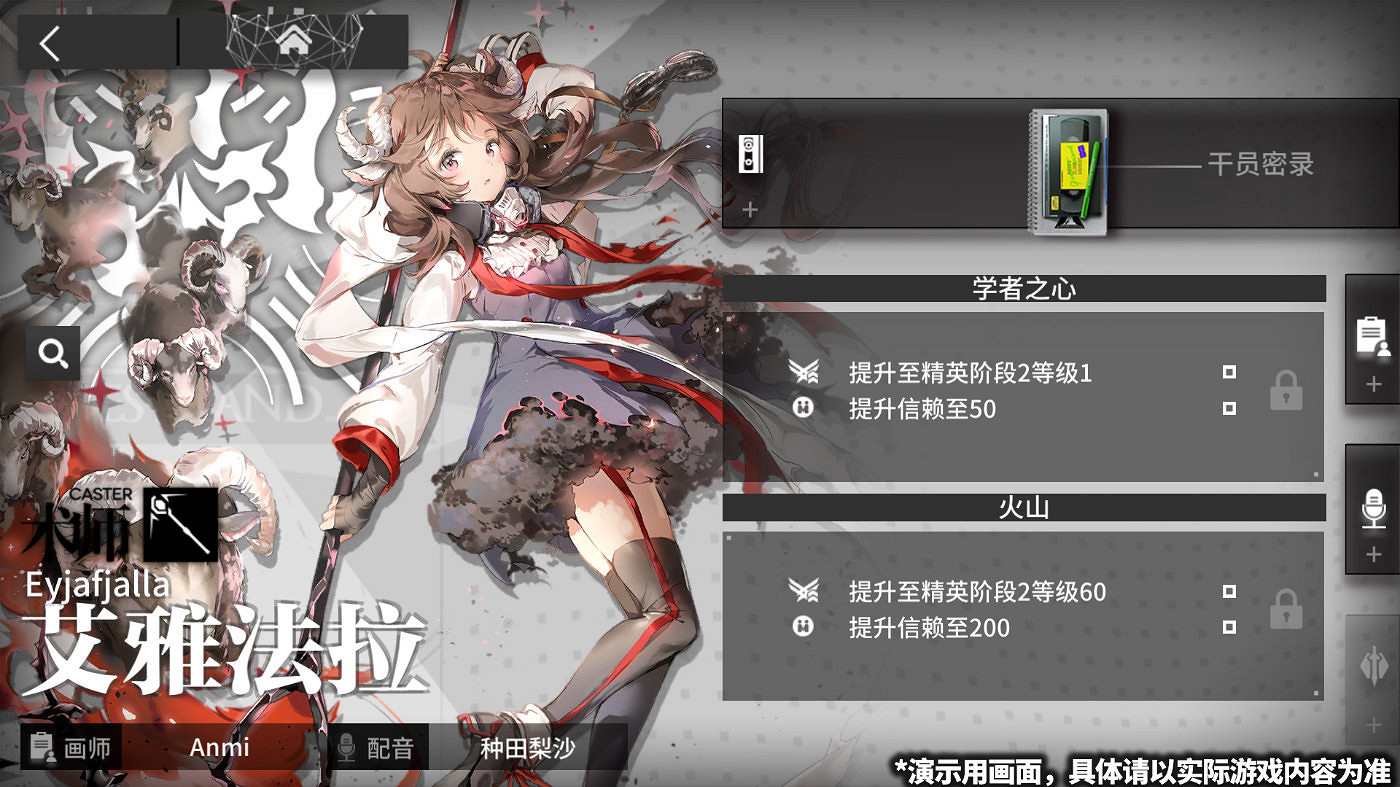This screenshot has height=787, width=1400.
Task: Switch to the 火山 skill section
Action: point(1024,507)
